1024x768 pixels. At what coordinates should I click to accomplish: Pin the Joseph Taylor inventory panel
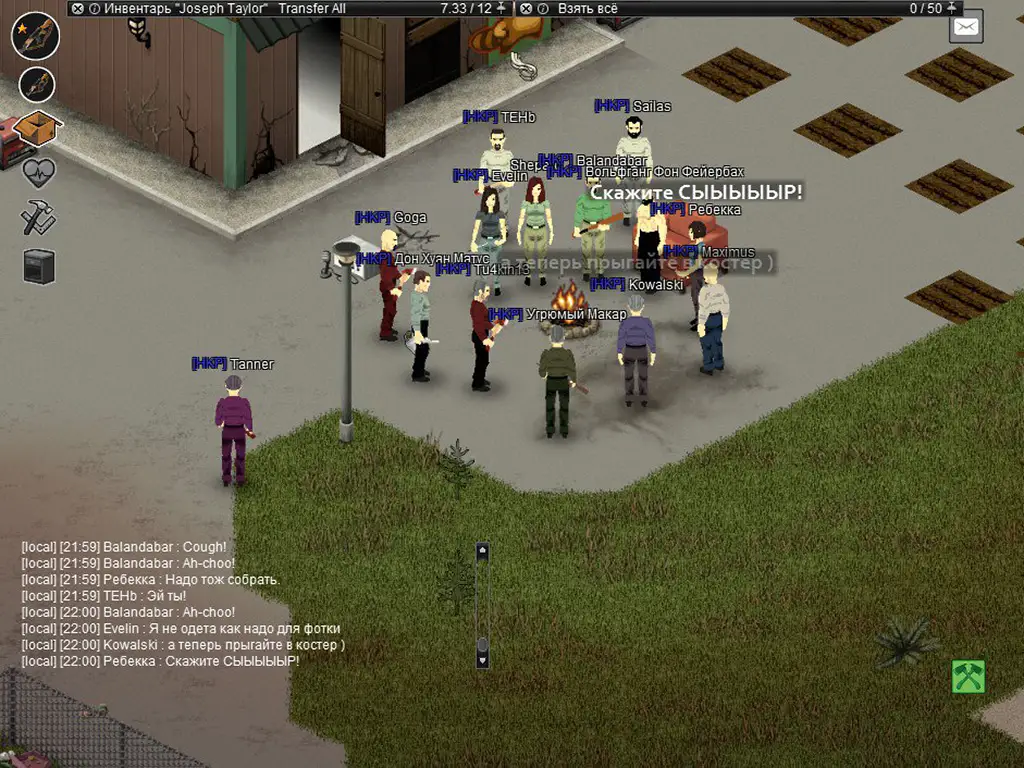(x=502, y=8)
